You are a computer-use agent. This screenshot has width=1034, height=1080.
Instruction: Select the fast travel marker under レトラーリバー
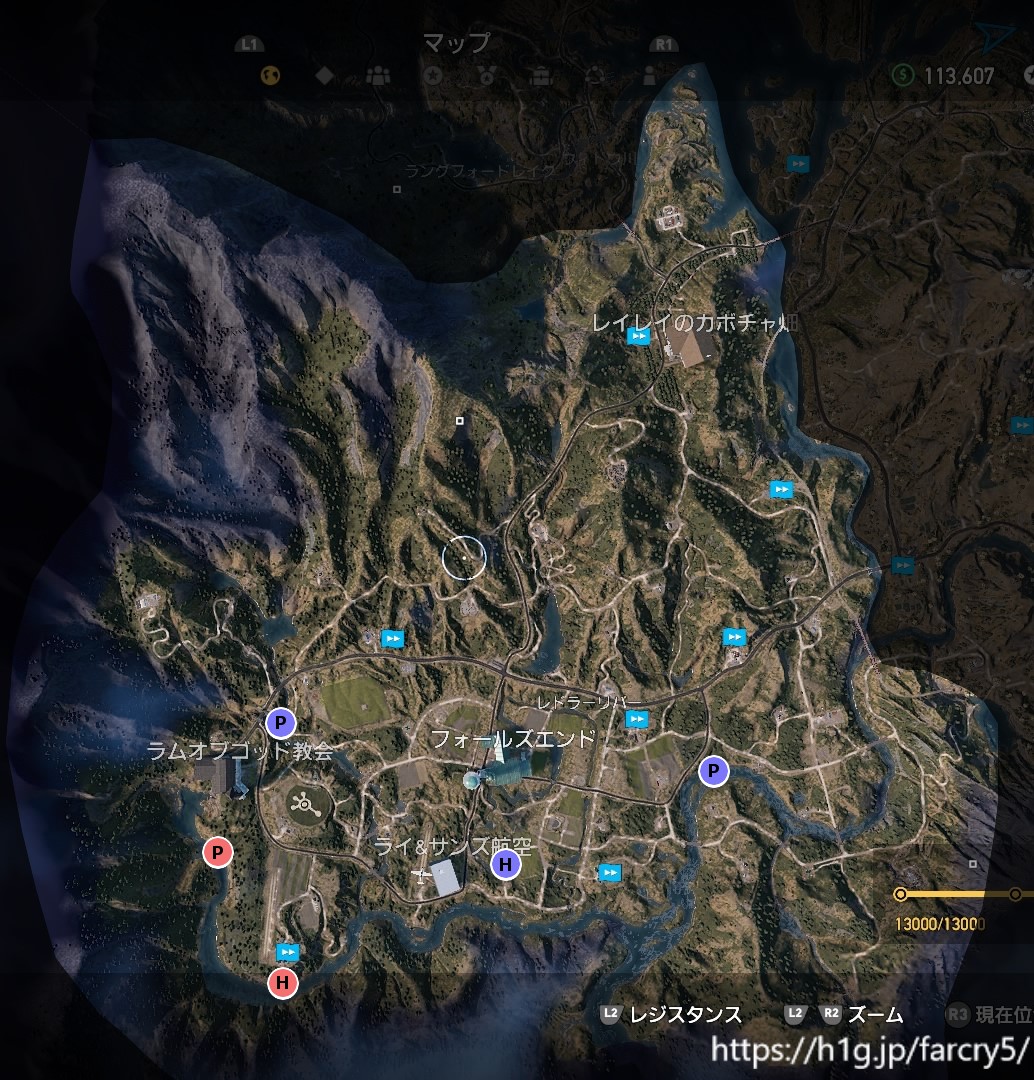click(636, 719)
